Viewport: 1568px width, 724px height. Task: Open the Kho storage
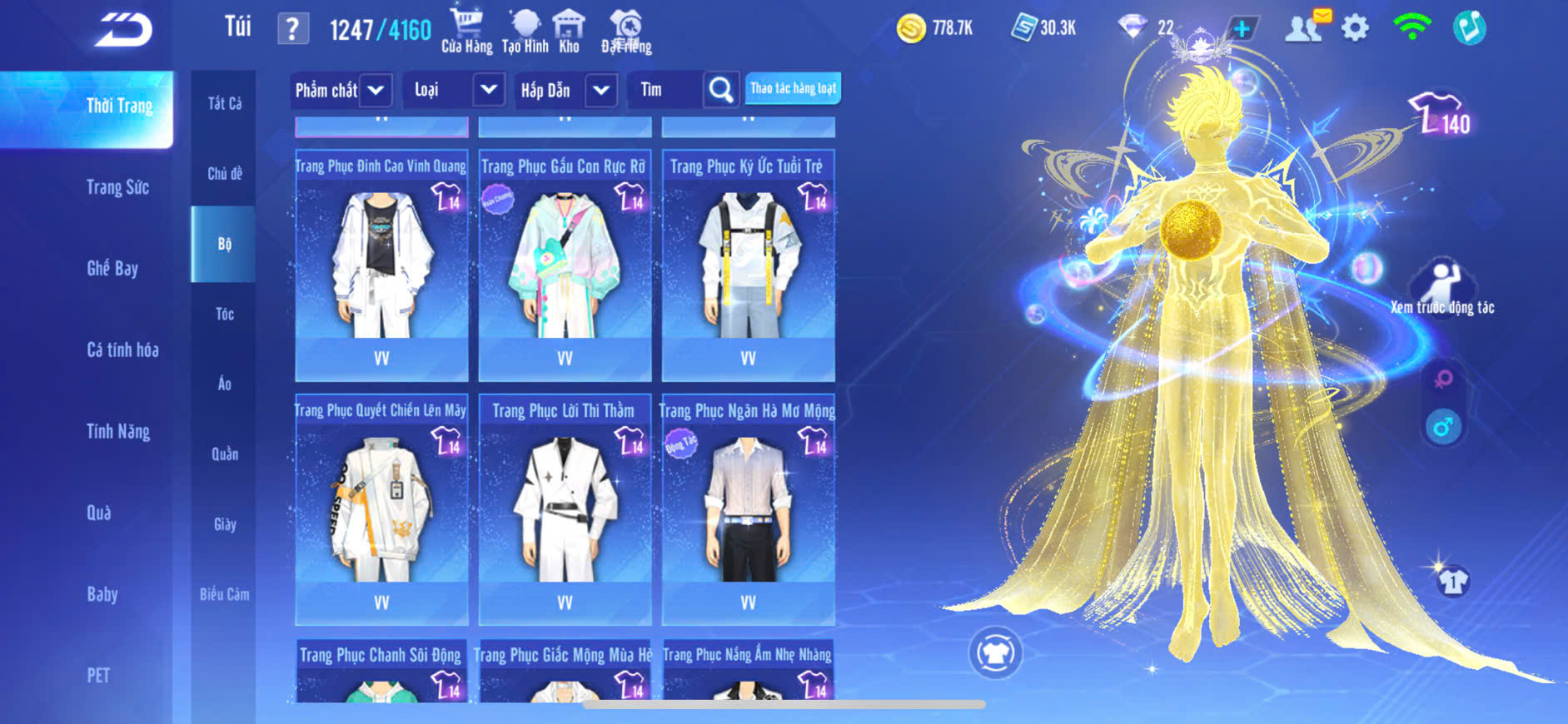coord(569,31)
